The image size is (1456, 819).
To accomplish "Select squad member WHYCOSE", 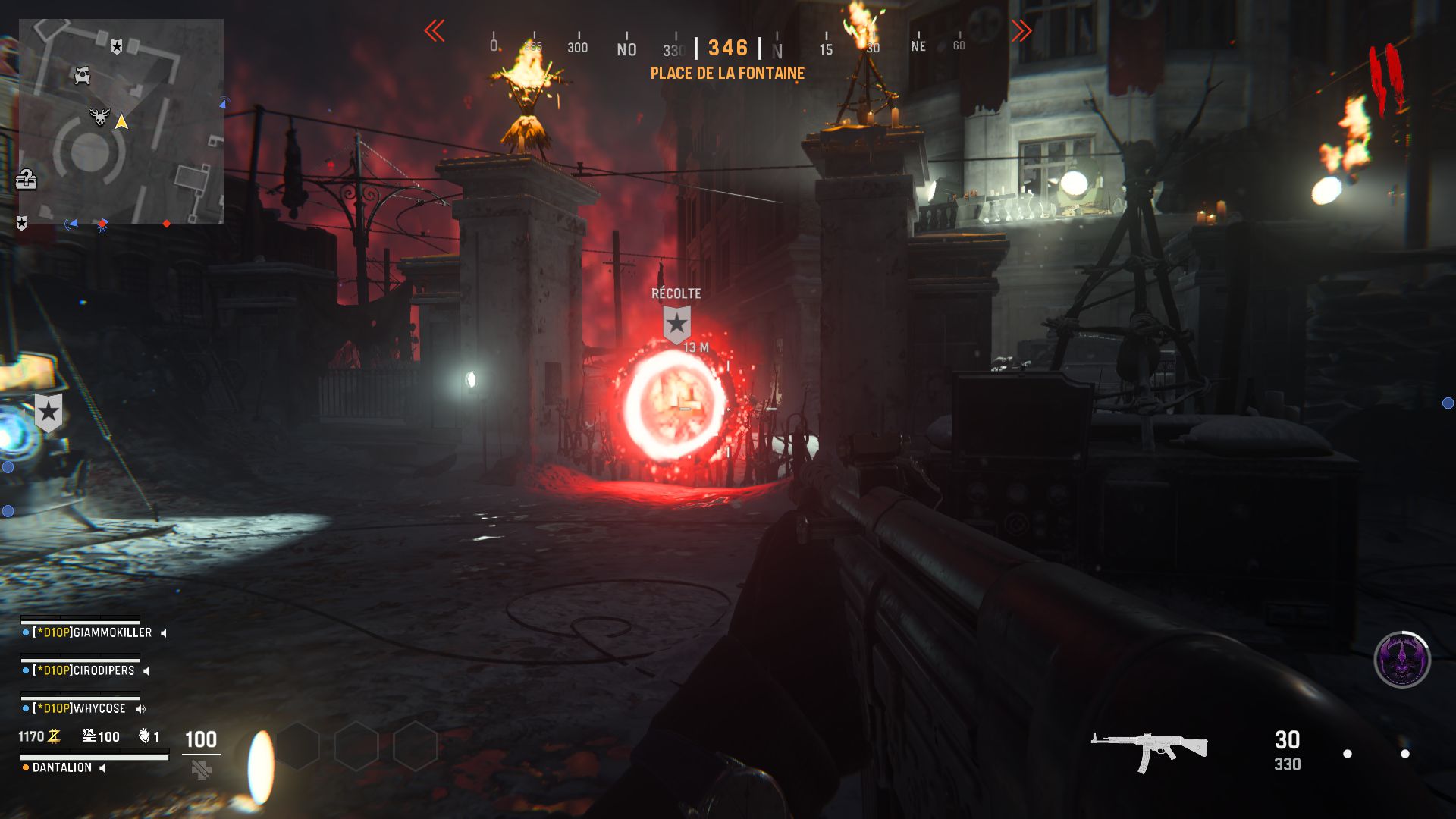I will 80,708.
